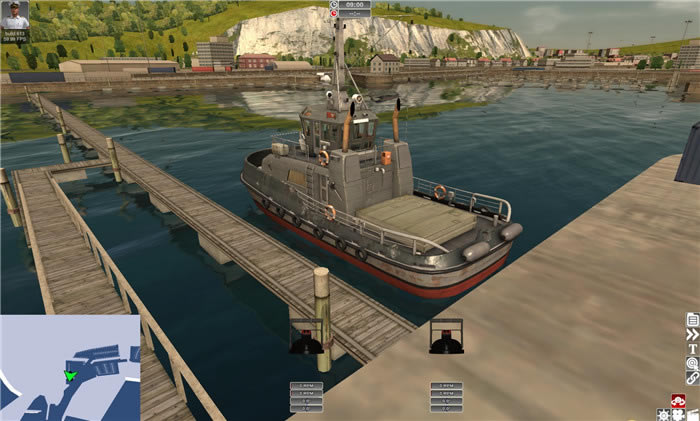The height and width of the screenshot is (421, 700).
Task: Open the harbor minimap
Action: click(70, 367)
